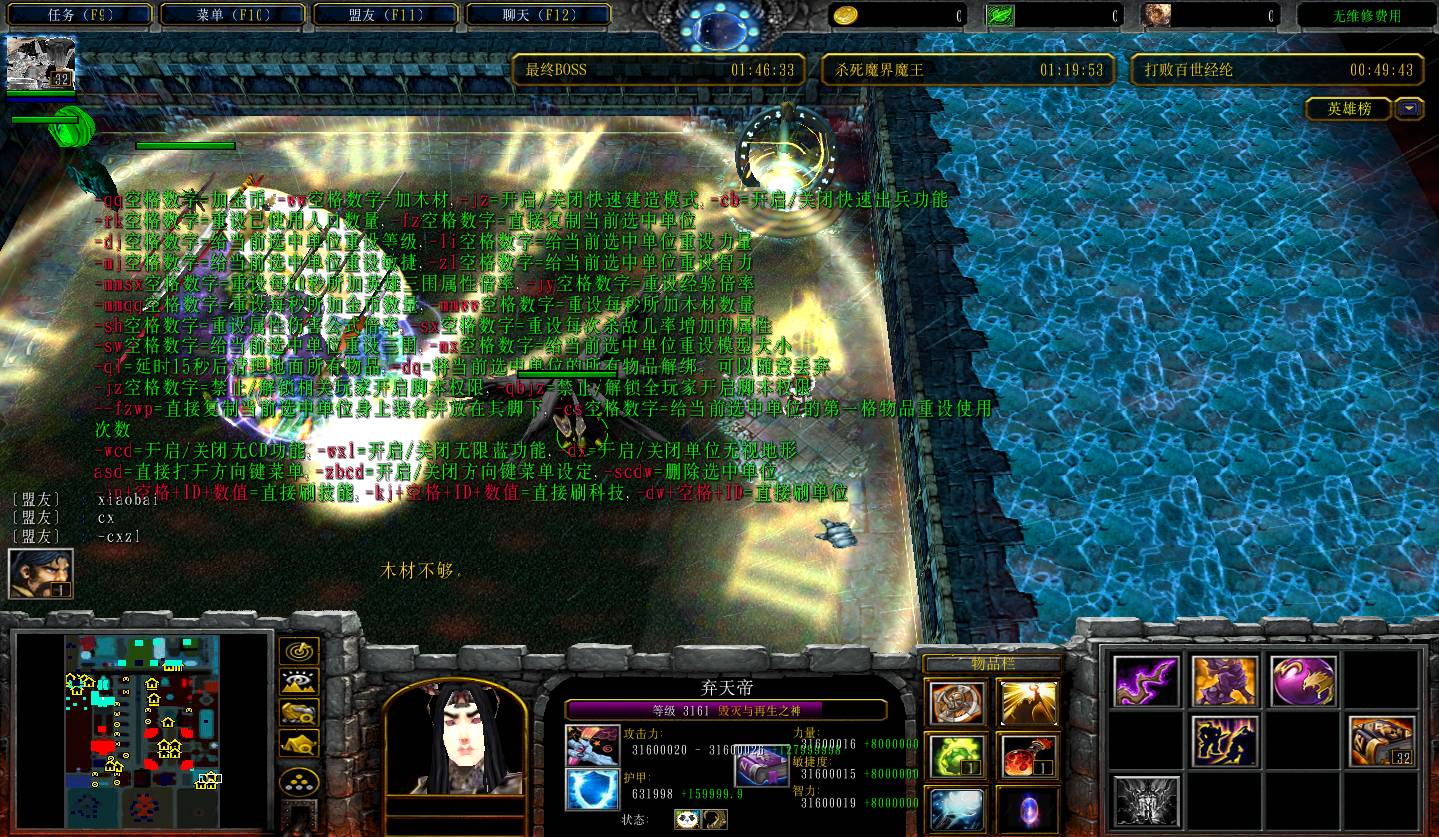Image resolution: width=1439 pixels, height=837 pixels.
Task: Open the formation toggle button beside minimap
Action: point(299,781)
